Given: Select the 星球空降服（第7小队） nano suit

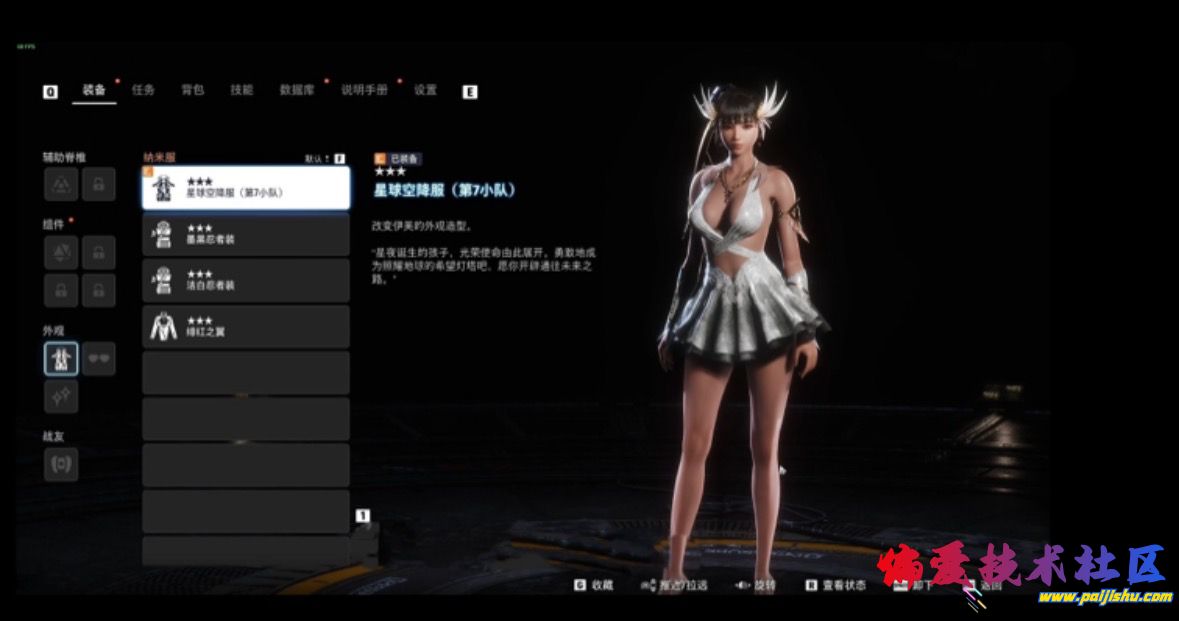Looking at the screenshot, I should 246,187.
